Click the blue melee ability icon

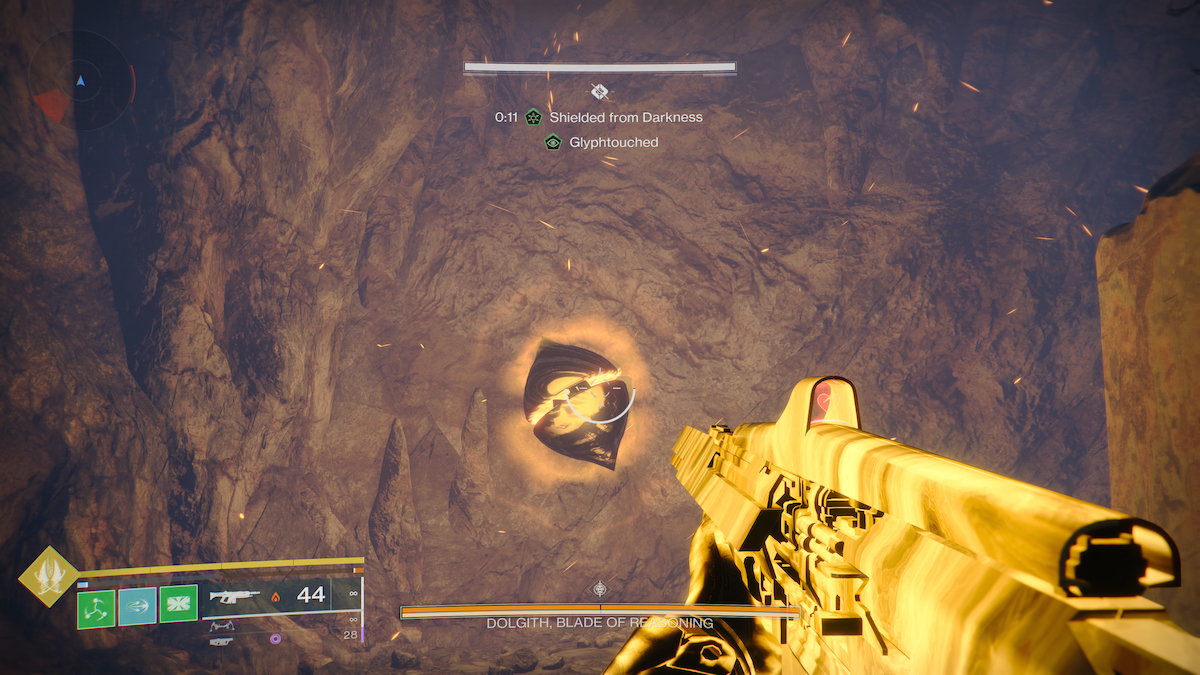pyautogui.click(x=137, y=606)
